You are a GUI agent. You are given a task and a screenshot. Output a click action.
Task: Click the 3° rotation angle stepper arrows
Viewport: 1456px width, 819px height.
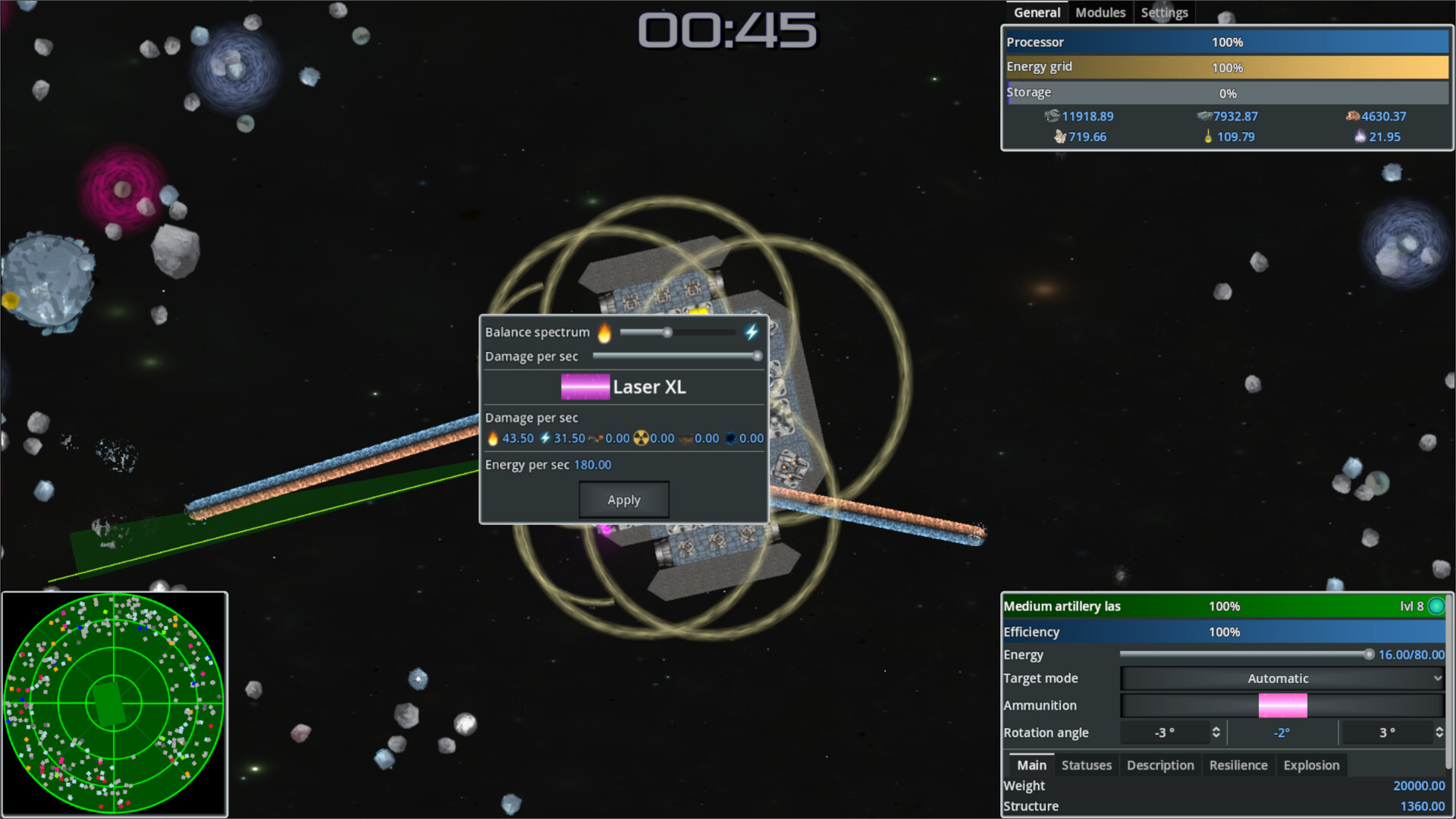(x=1438, y=733)
